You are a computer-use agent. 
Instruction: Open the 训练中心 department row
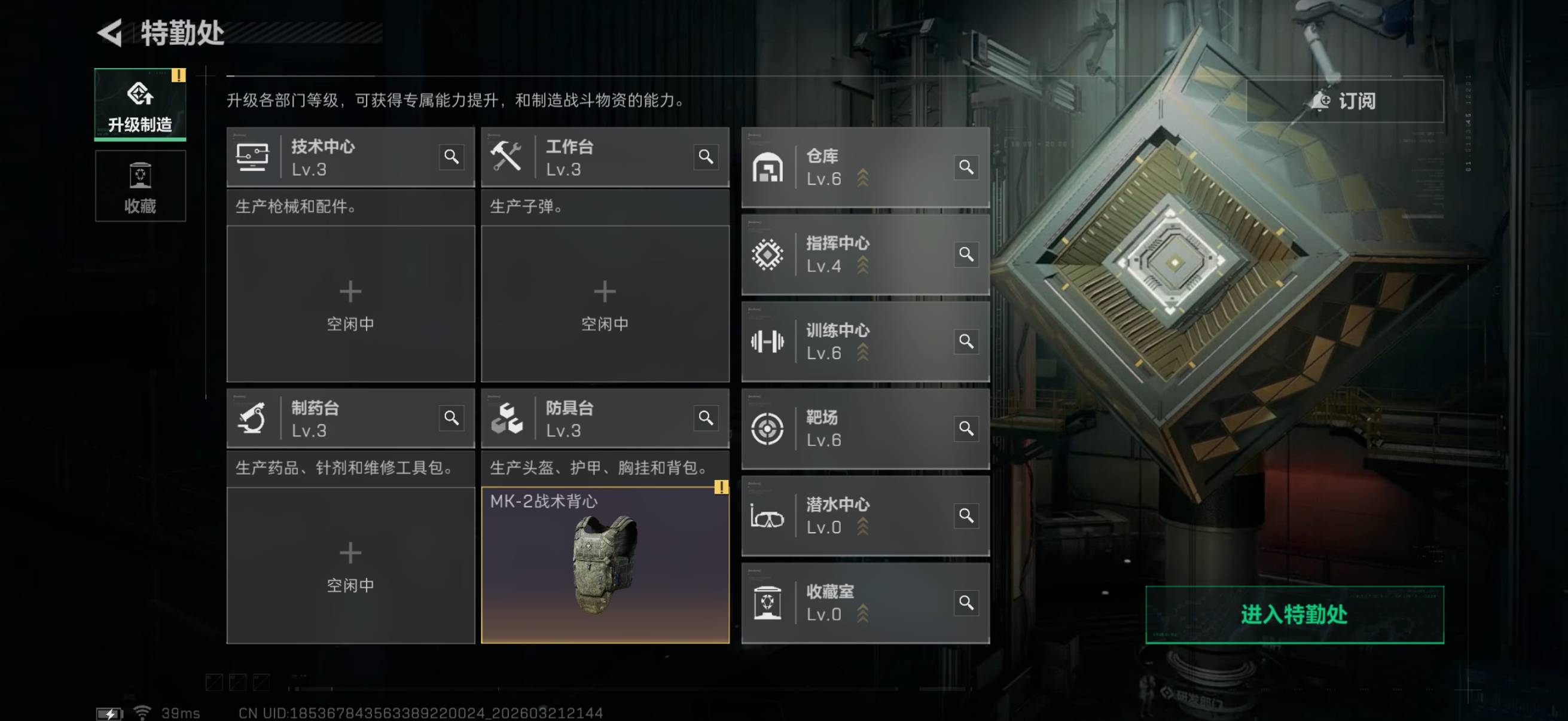point(852,341)
